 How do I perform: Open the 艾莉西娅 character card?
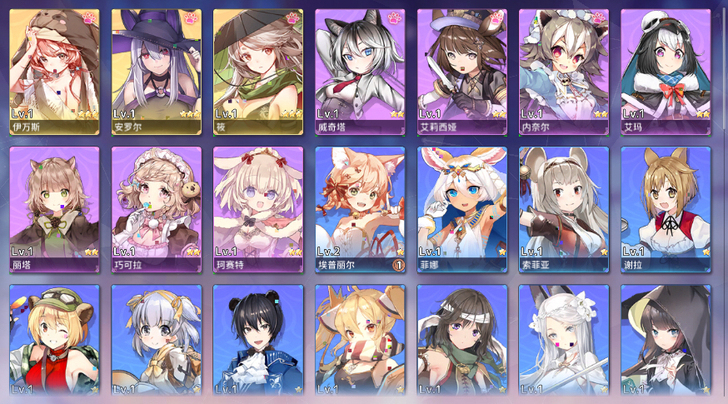(x=462, y=71)
